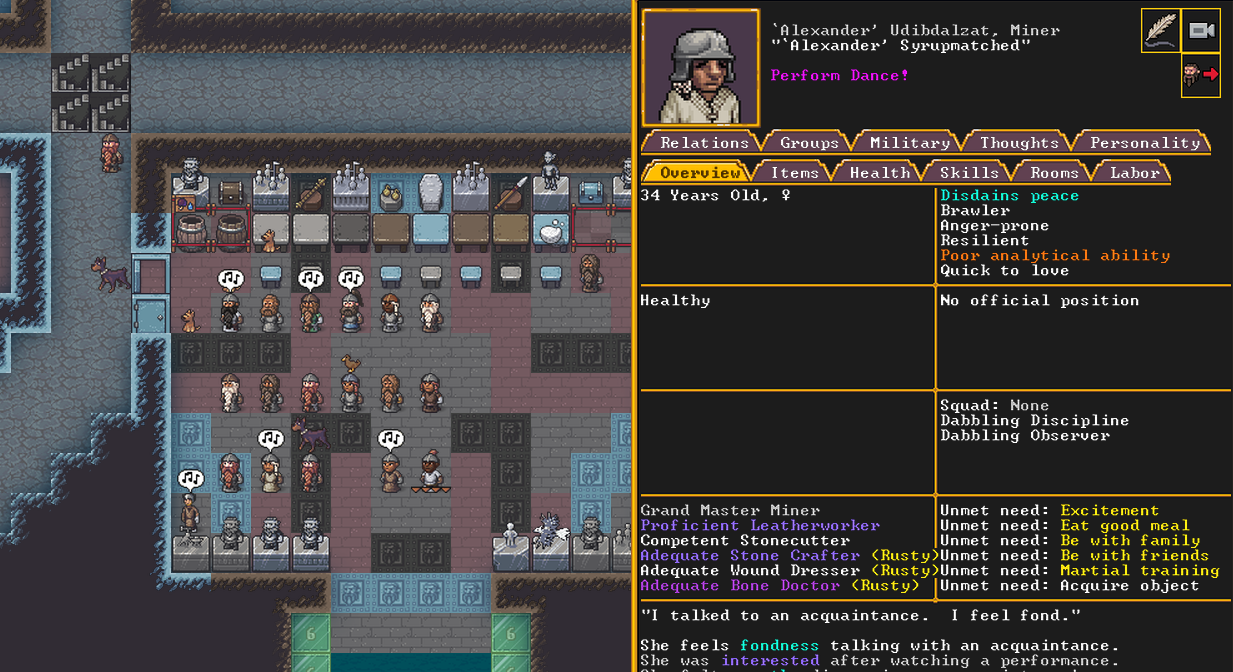The image size is (1233, 672).
Task: View the Rooms tab
Action: coord(1054,173)
